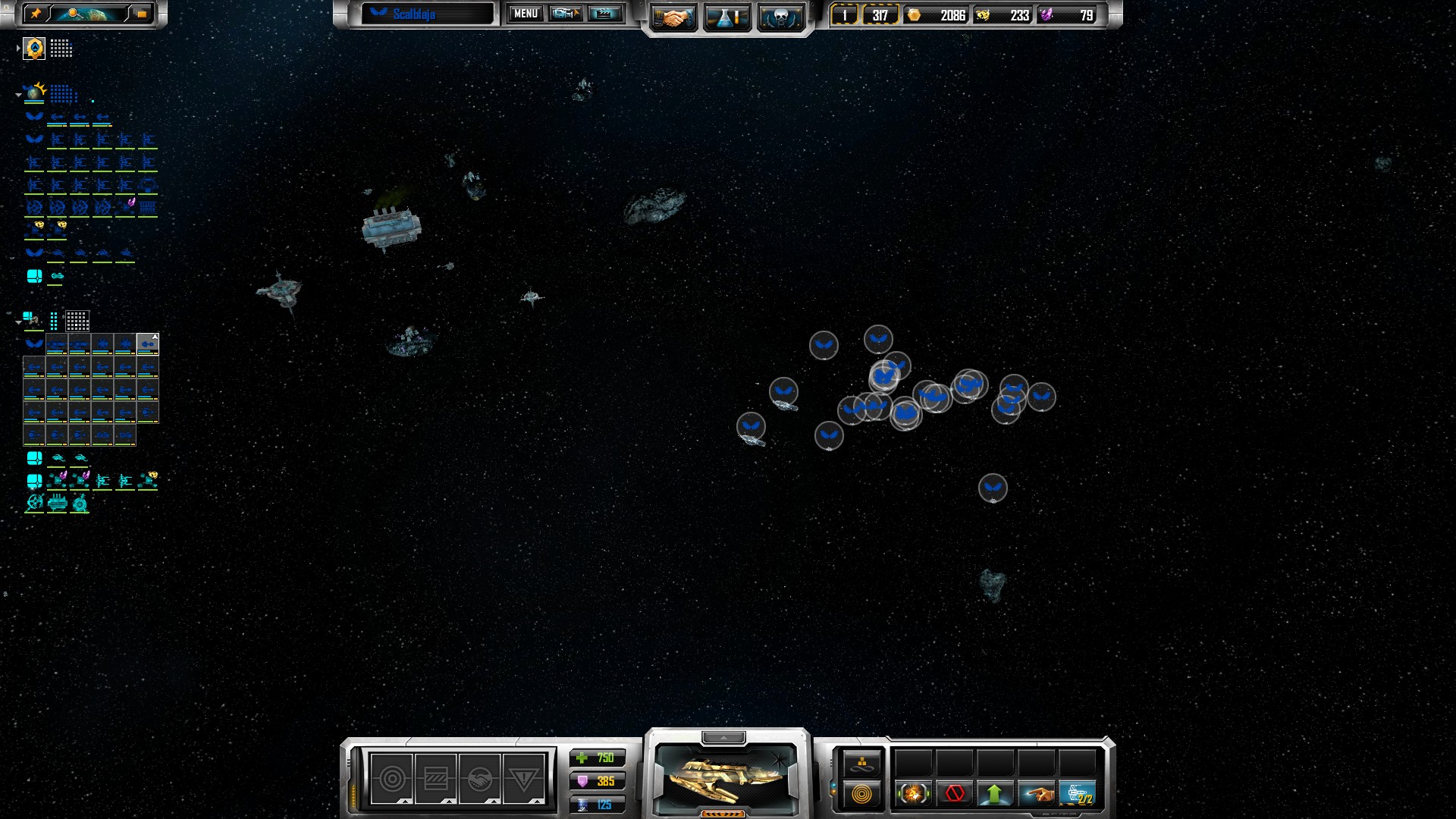This screenshot has height=819, width=1456.
Task: Click the planet search magnifier button
Action: 74,14
